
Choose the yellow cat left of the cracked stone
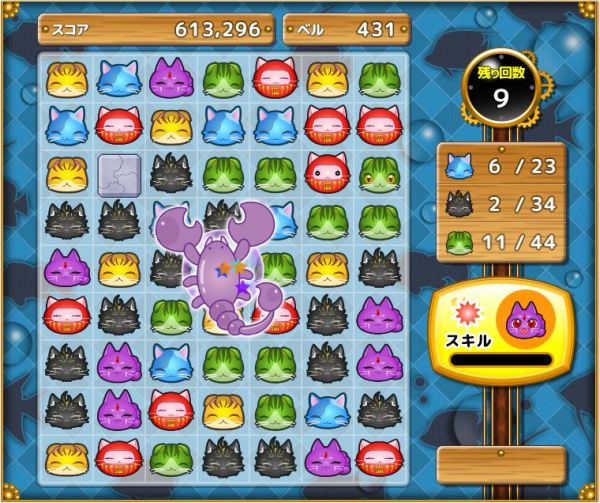coord(67,173)
